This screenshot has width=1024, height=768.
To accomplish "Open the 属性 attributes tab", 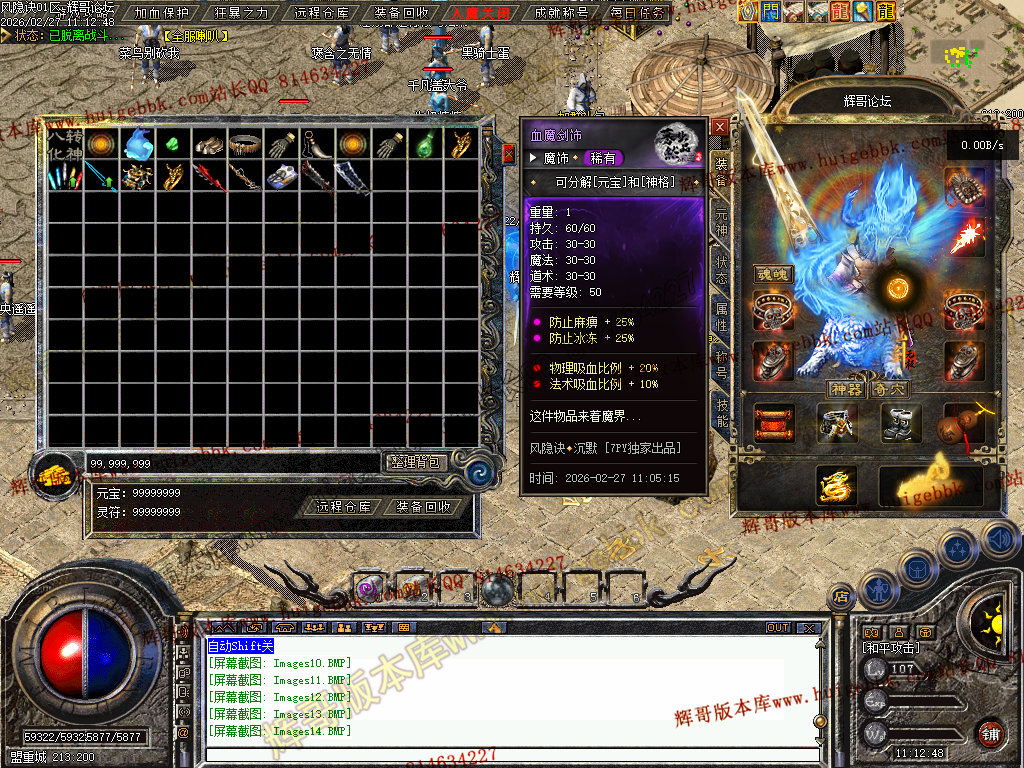I will pyautogui.click(x=721, y=319).
